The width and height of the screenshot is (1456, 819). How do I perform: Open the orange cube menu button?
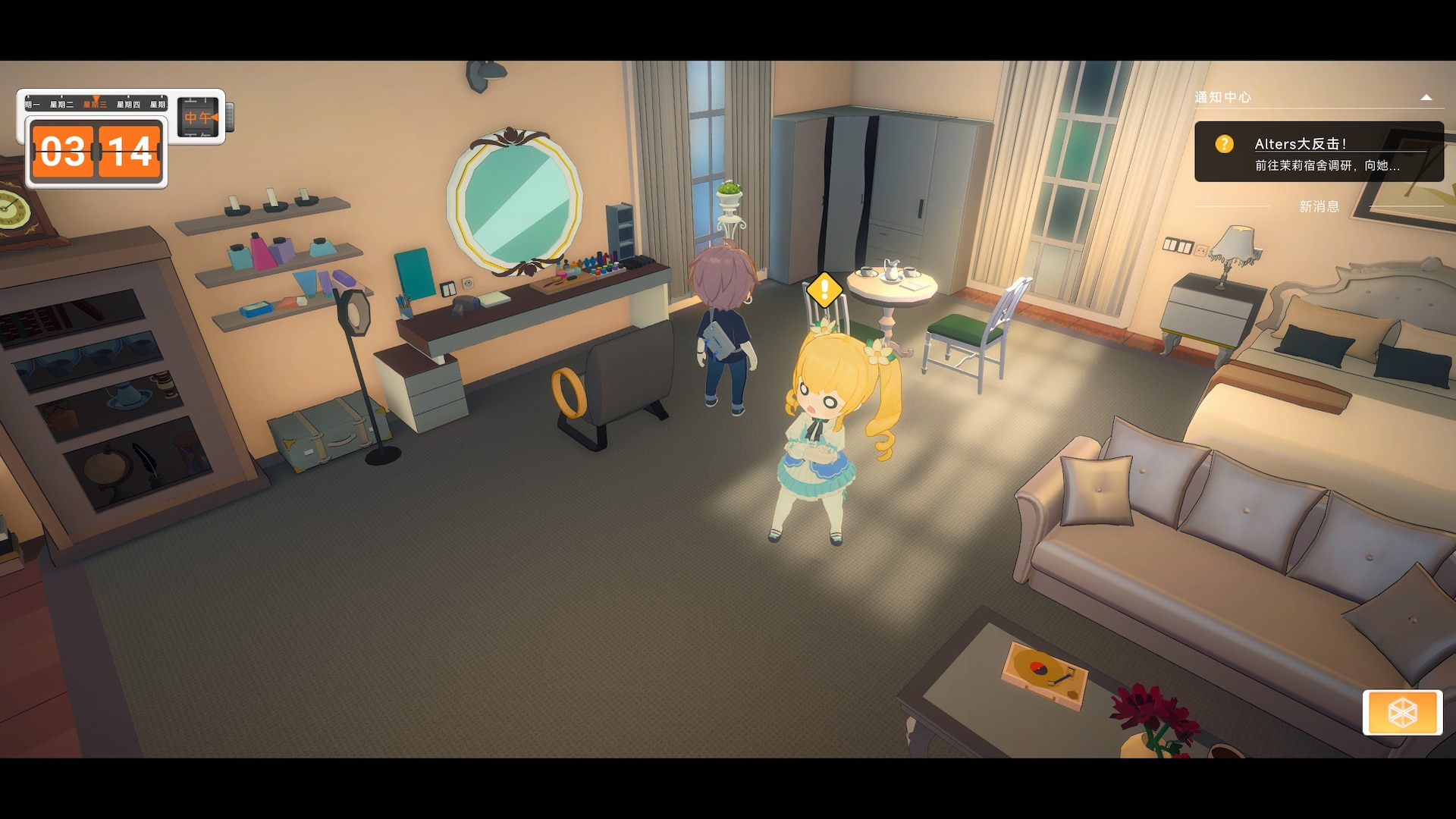pos(1402,713)
